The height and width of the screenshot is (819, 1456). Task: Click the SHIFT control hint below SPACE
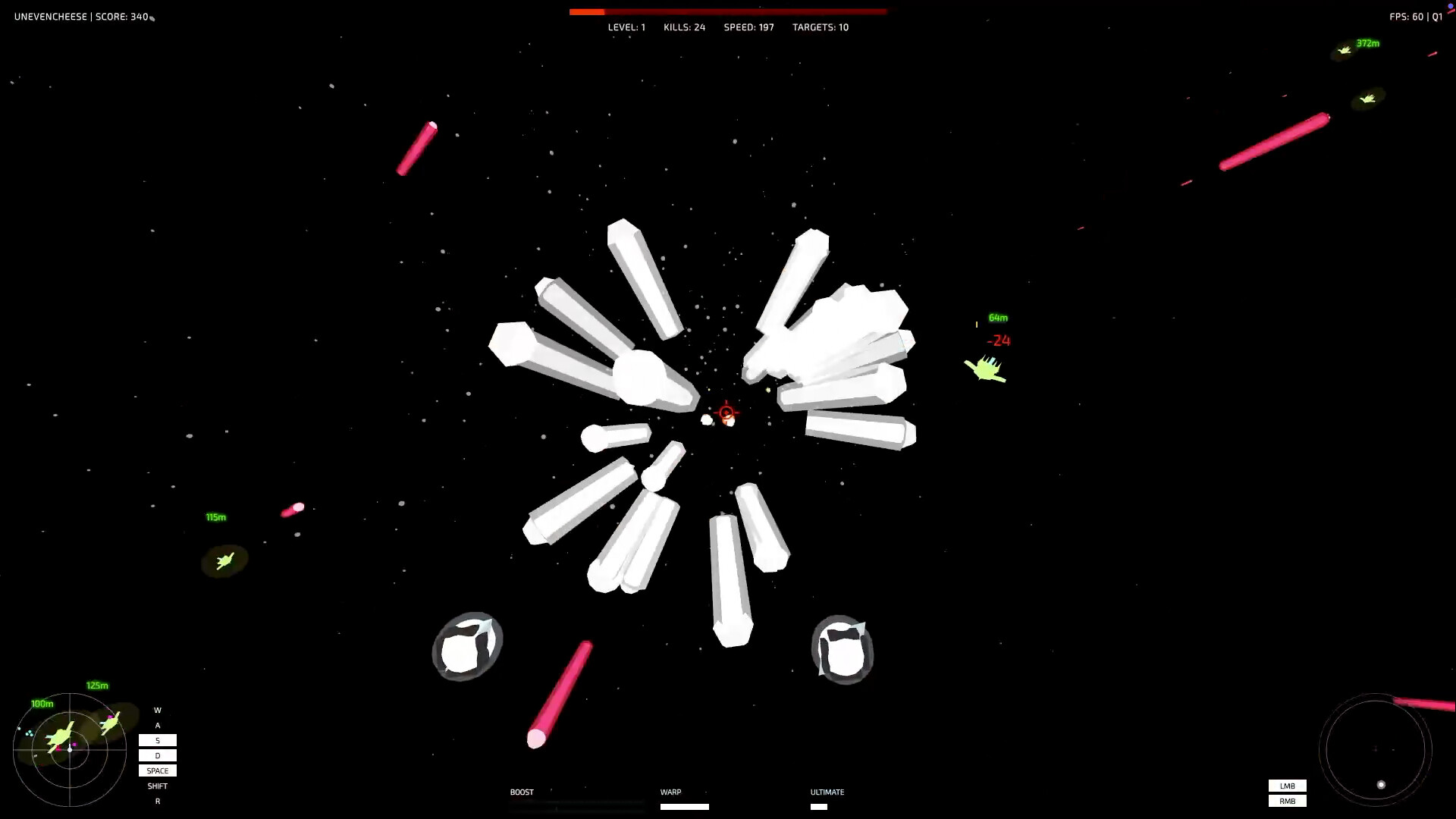[x=158, y=786]
